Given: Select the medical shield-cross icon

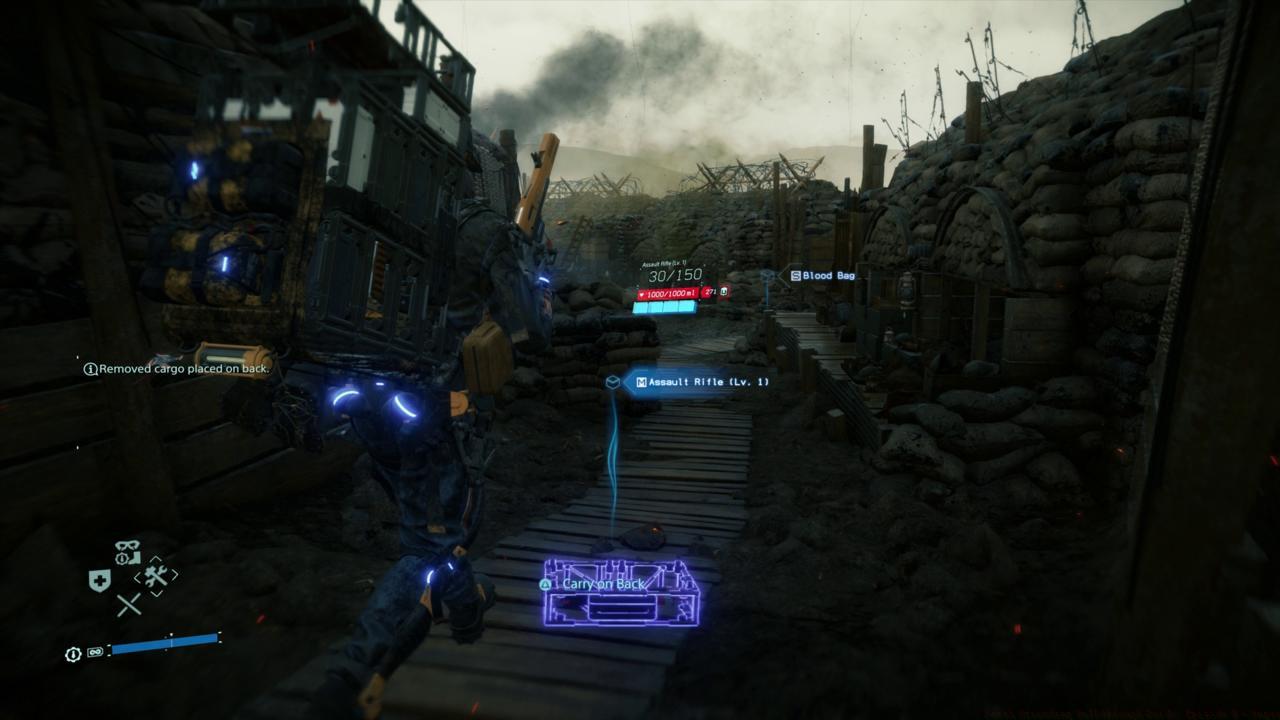Looking at the screenshot, I should (x=99, y=579).
